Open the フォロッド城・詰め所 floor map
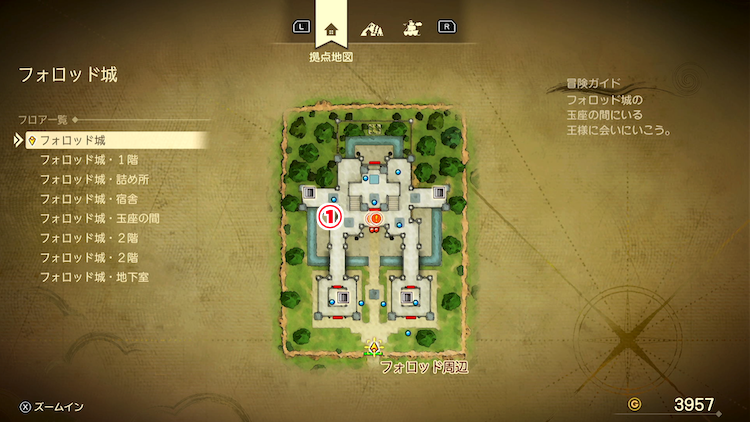This screenshot has height=422, width=750. click(x=95, y=179)
